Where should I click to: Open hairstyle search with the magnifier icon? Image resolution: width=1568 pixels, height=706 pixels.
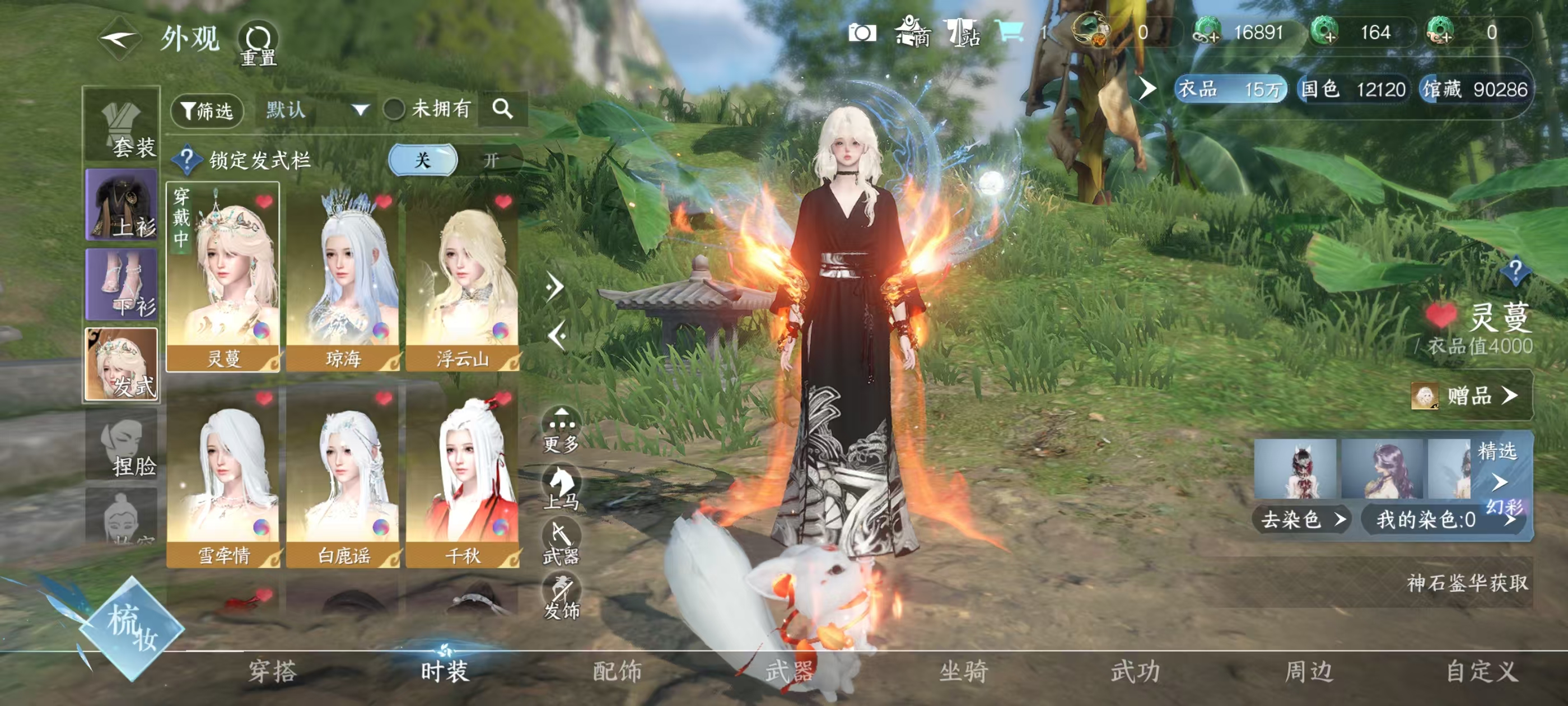pos(502,109)
